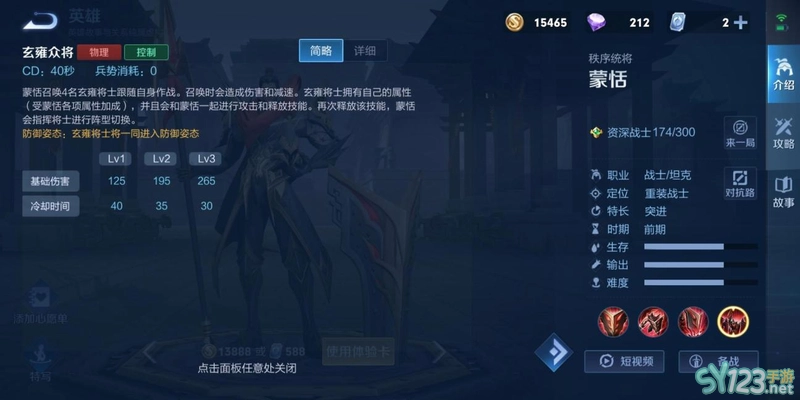Open the 攻略 side tab
The height and width of the screenshot is (400, 800).
pos(782,131)
